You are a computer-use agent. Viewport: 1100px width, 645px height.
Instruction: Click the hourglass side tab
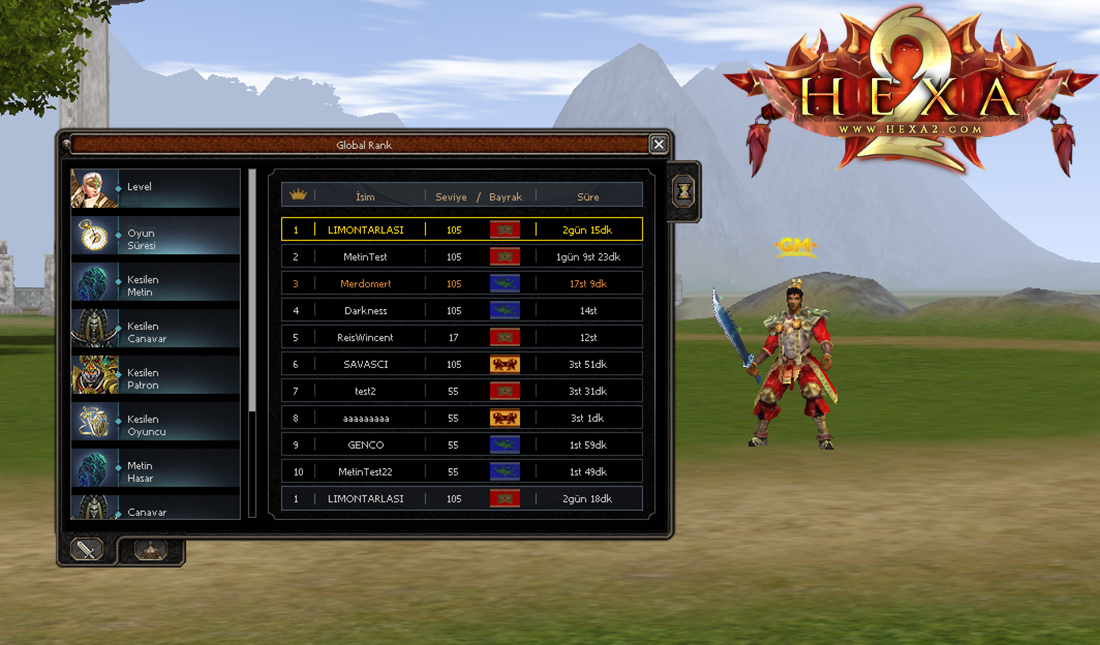point(684,191)
